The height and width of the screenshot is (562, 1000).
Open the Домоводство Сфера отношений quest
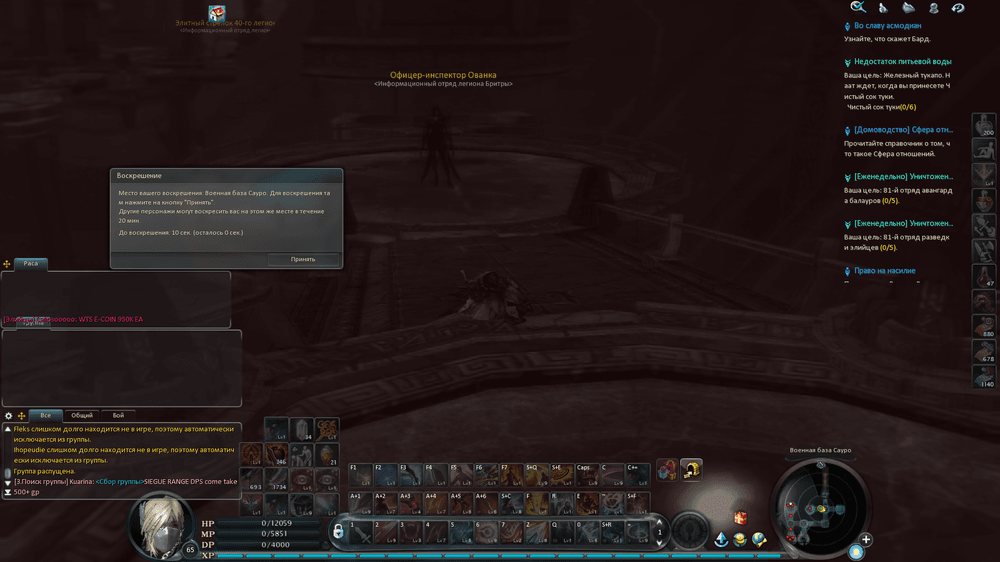pos(901,130)
